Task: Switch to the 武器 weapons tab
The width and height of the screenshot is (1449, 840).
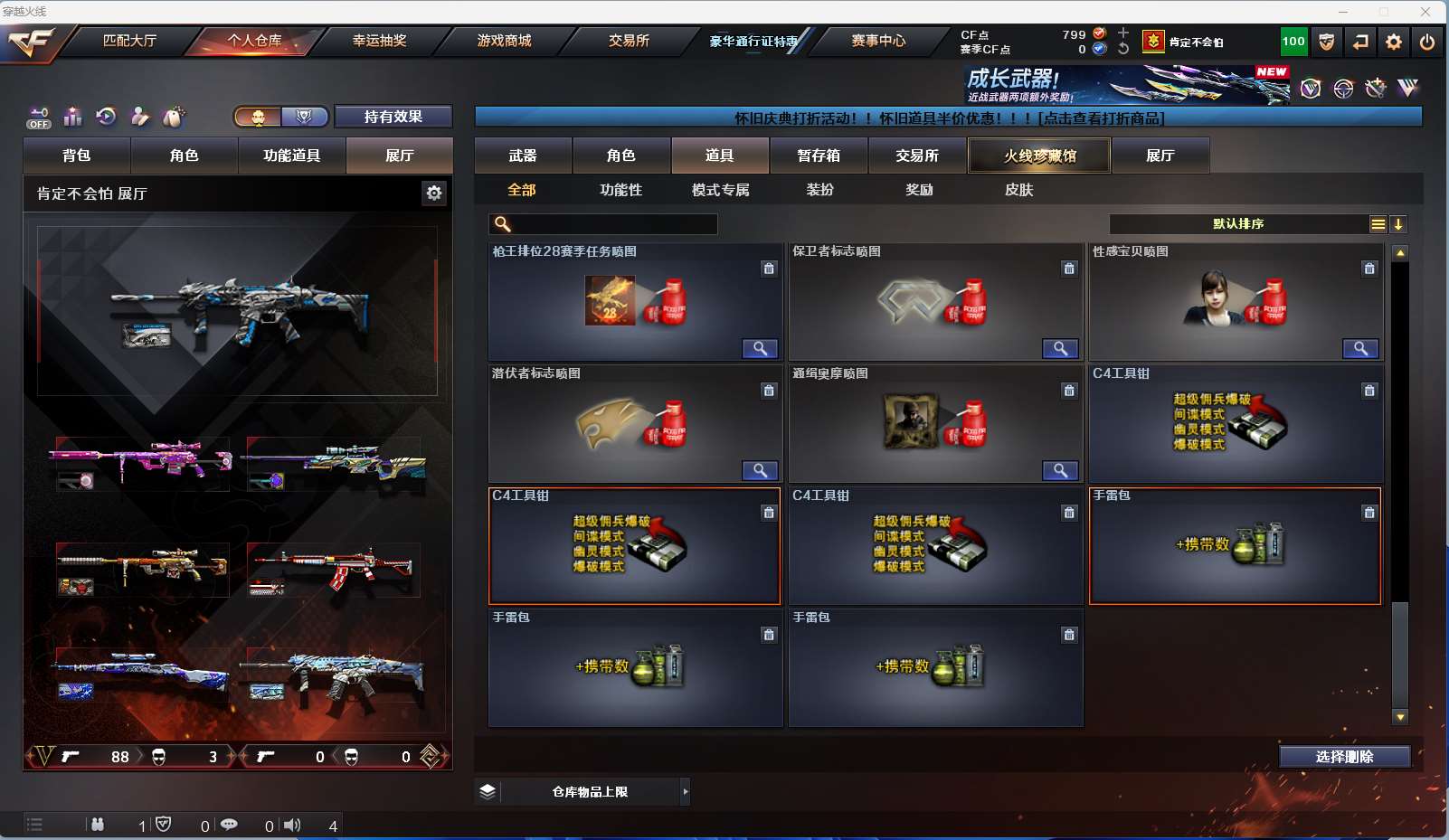Action: tap(523, 156)
